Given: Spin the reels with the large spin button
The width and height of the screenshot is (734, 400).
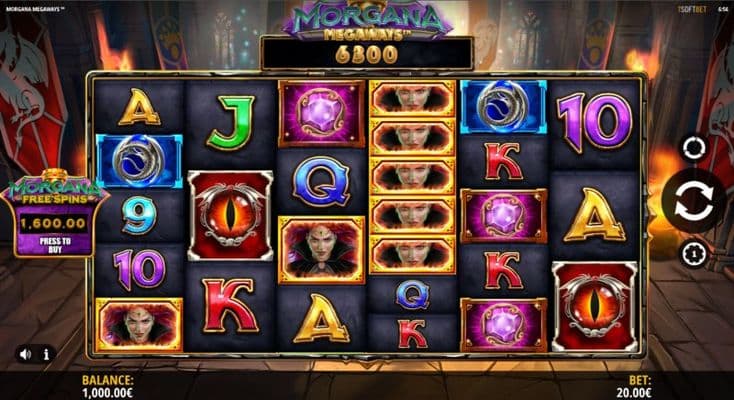Looking at the screenshot, I should click(693, 201).
